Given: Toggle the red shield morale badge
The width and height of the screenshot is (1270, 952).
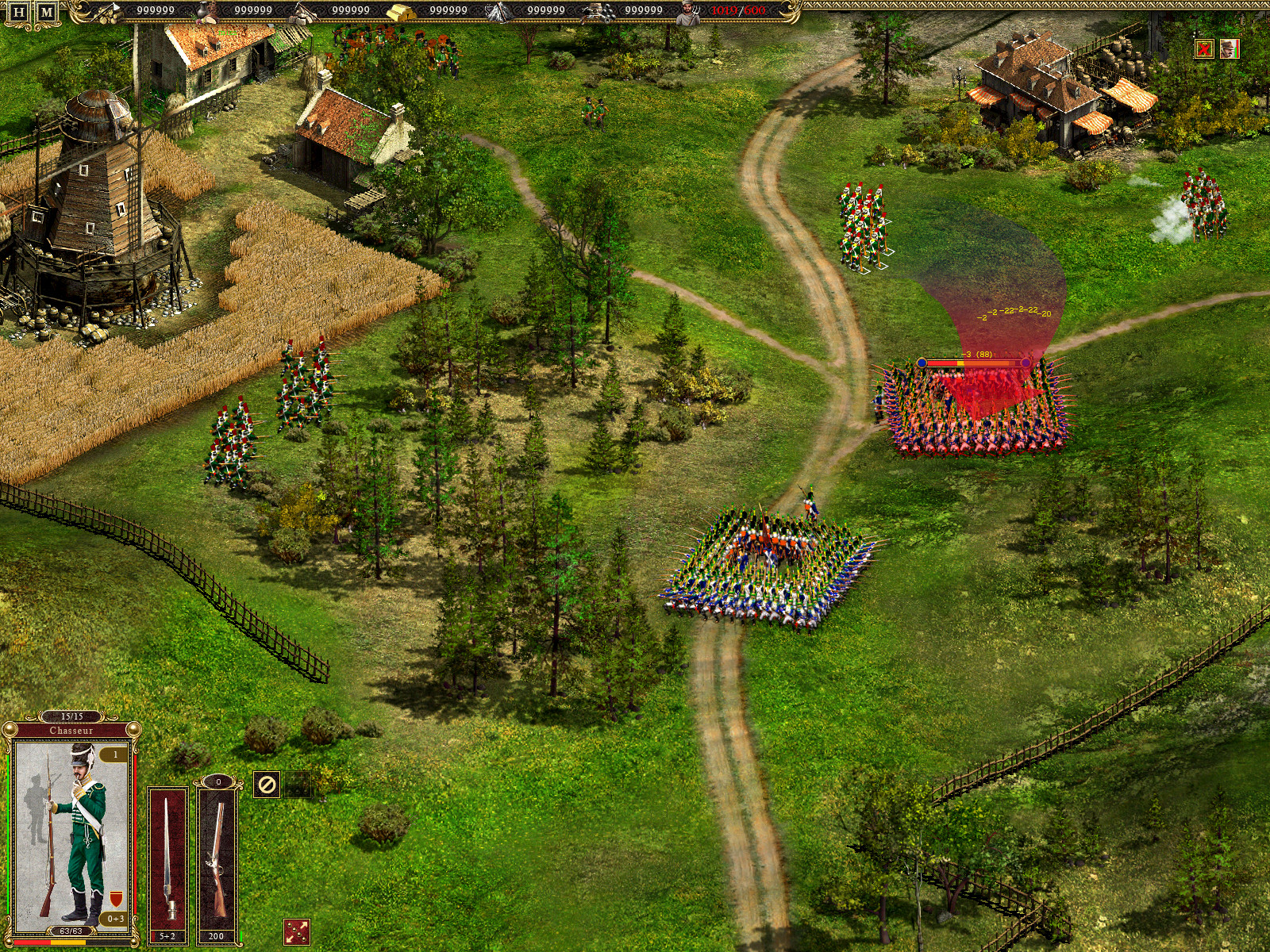Looking at the screenshot, I should tap(116, 899).
